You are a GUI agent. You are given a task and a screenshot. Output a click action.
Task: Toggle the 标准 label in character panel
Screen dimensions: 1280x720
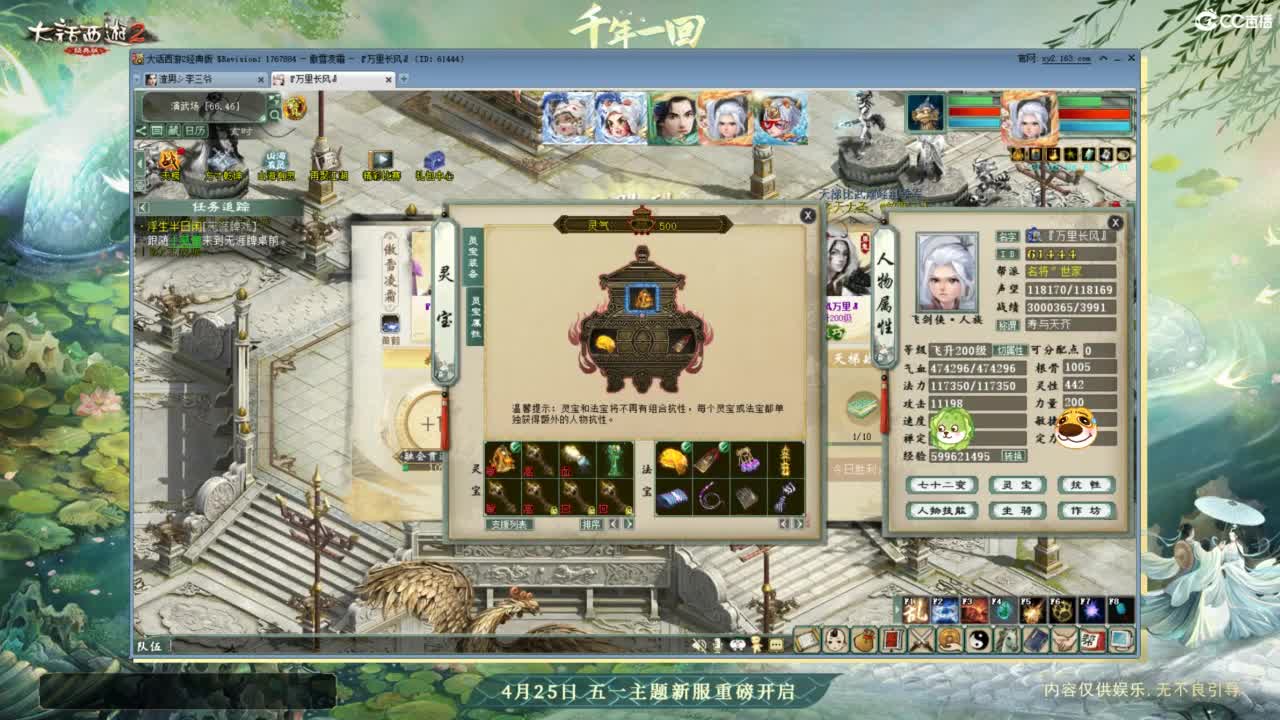[1008, 326]
